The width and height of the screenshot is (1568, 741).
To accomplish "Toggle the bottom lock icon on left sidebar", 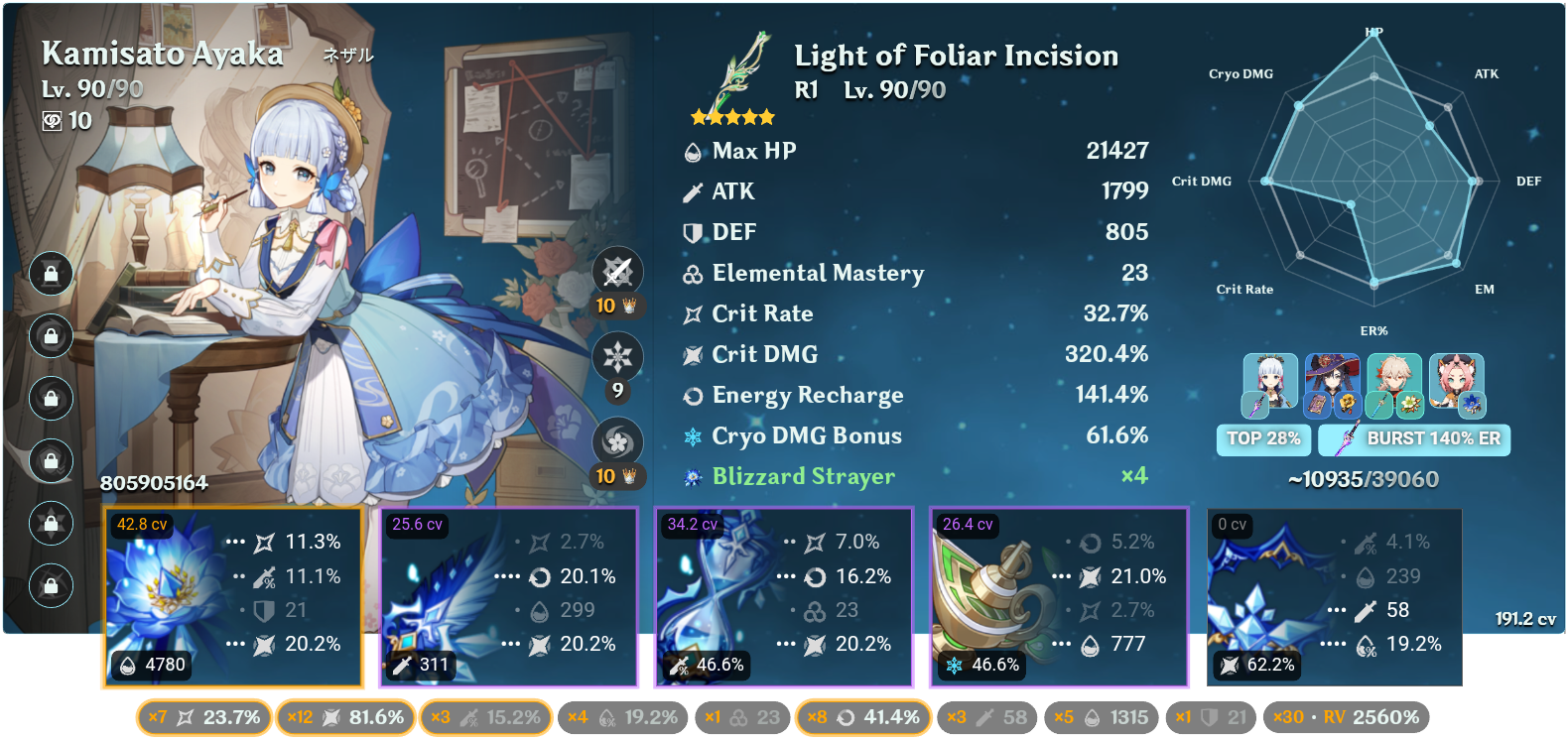I will tap(51, 585).
